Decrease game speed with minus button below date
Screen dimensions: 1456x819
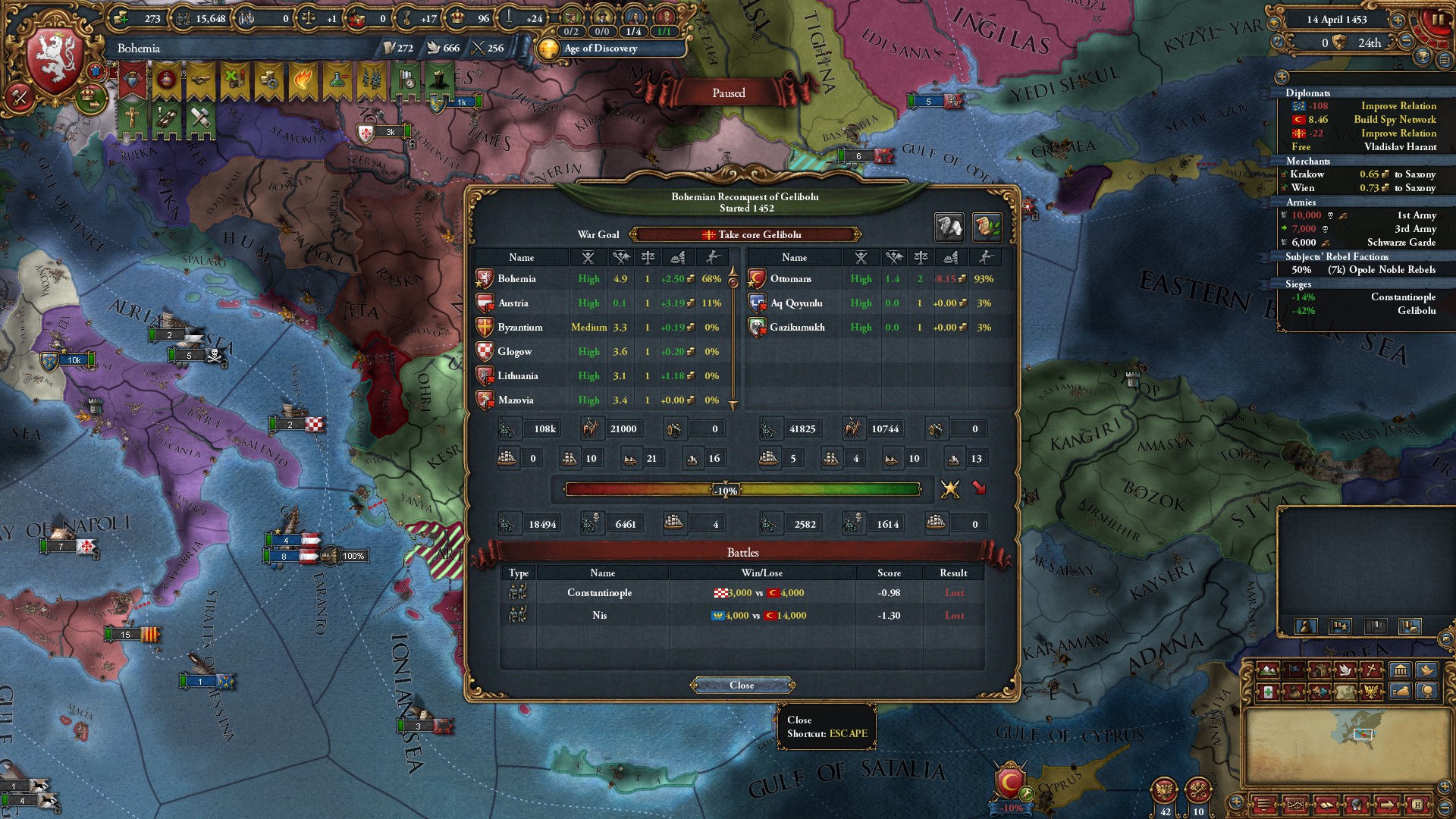[1407, 42]
